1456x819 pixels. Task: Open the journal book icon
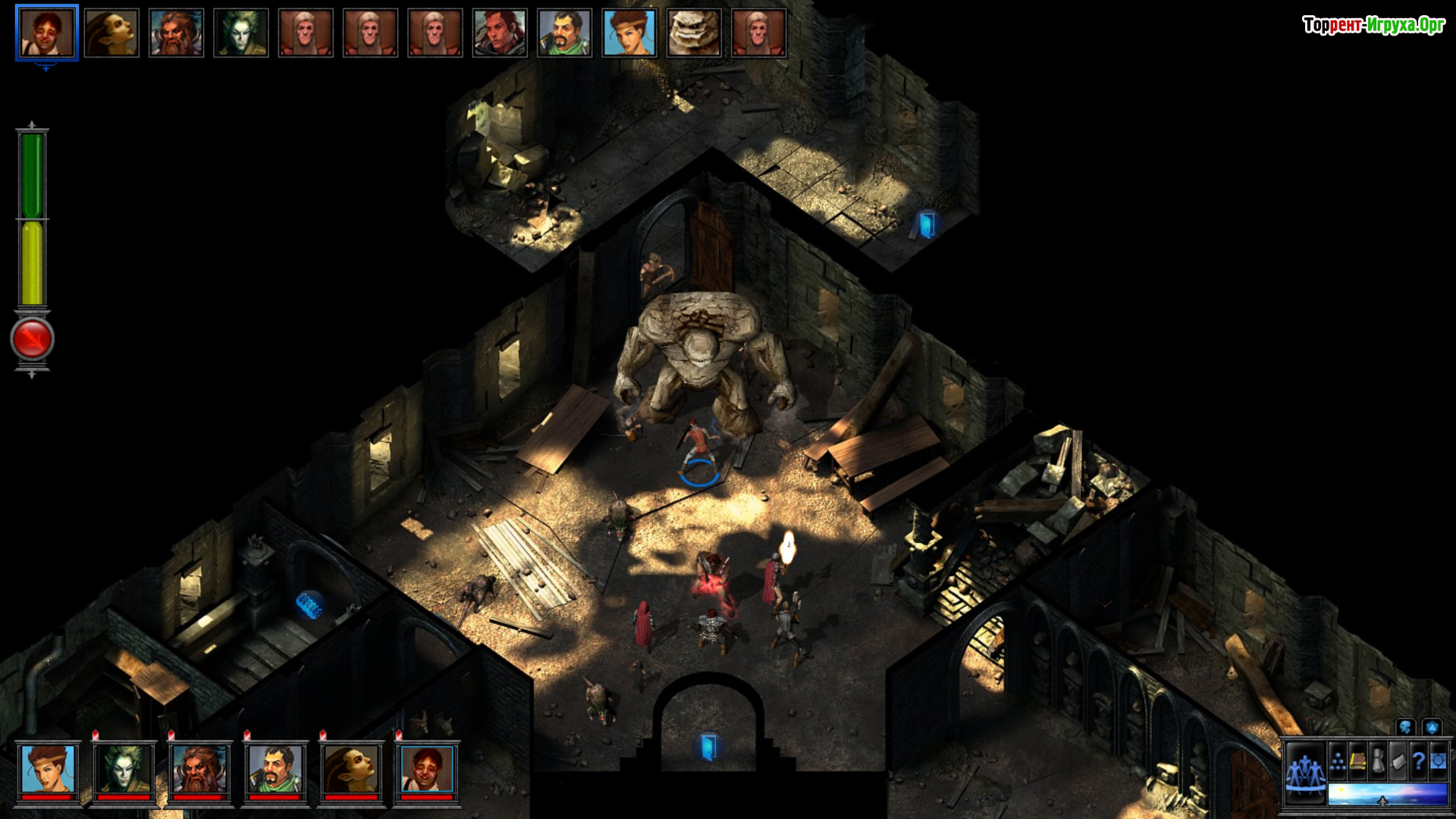point(1357,761)
